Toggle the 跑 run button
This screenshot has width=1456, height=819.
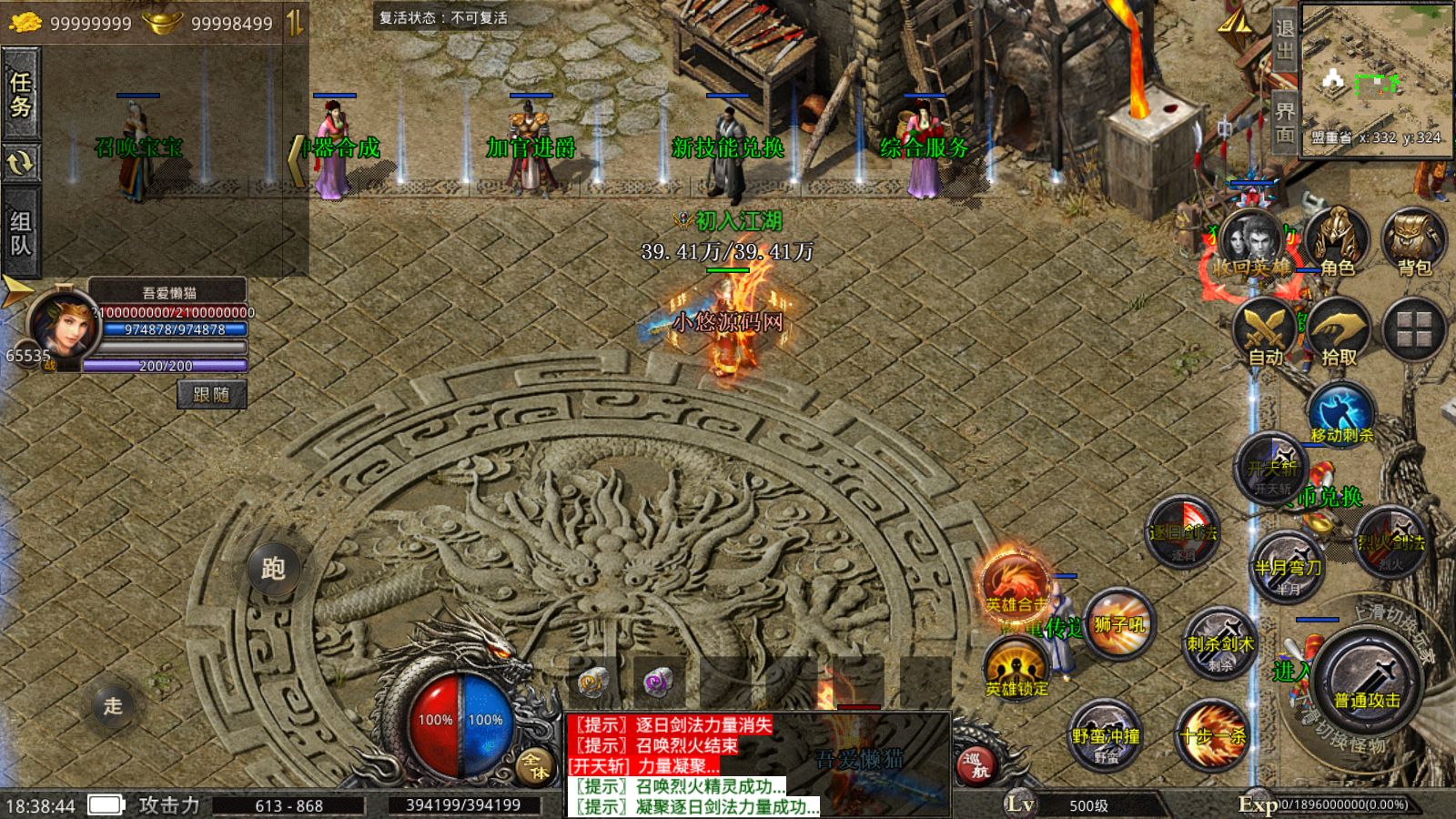coord(273,569)
